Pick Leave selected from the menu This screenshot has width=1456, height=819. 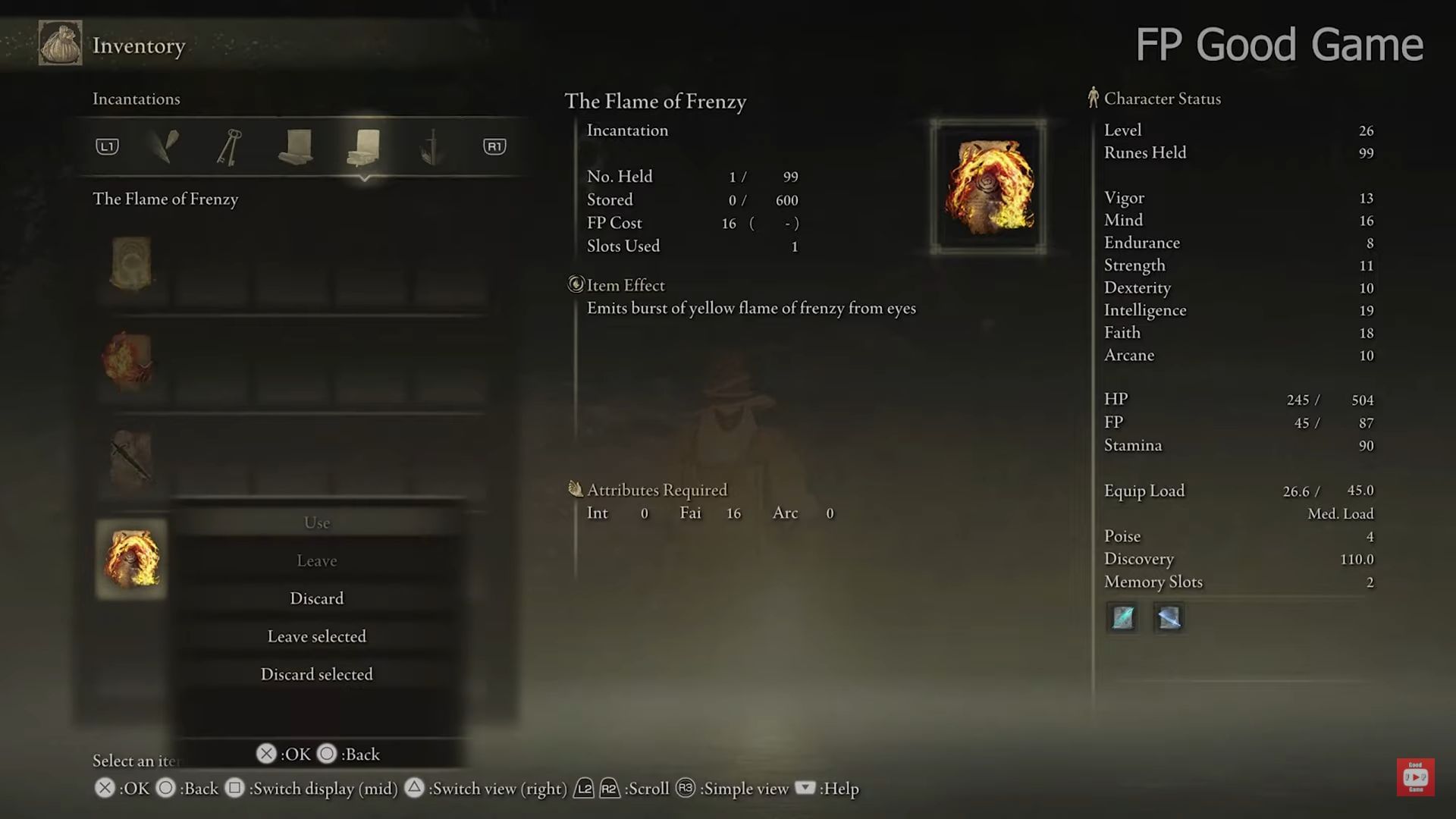[316, 636]
